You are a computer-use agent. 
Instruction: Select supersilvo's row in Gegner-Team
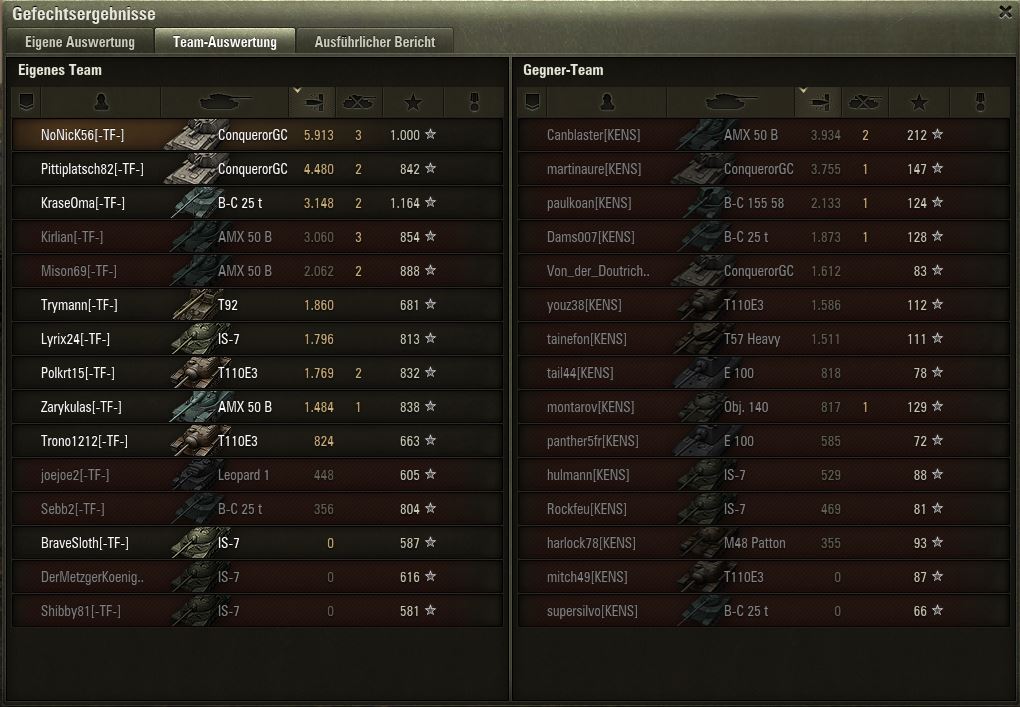(x=592, y=611)
